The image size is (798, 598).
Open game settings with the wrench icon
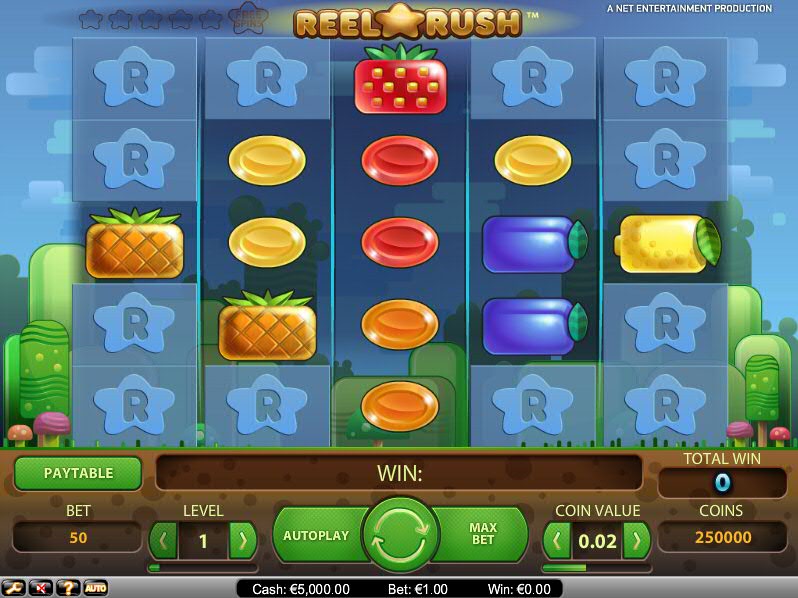[15, 588]
